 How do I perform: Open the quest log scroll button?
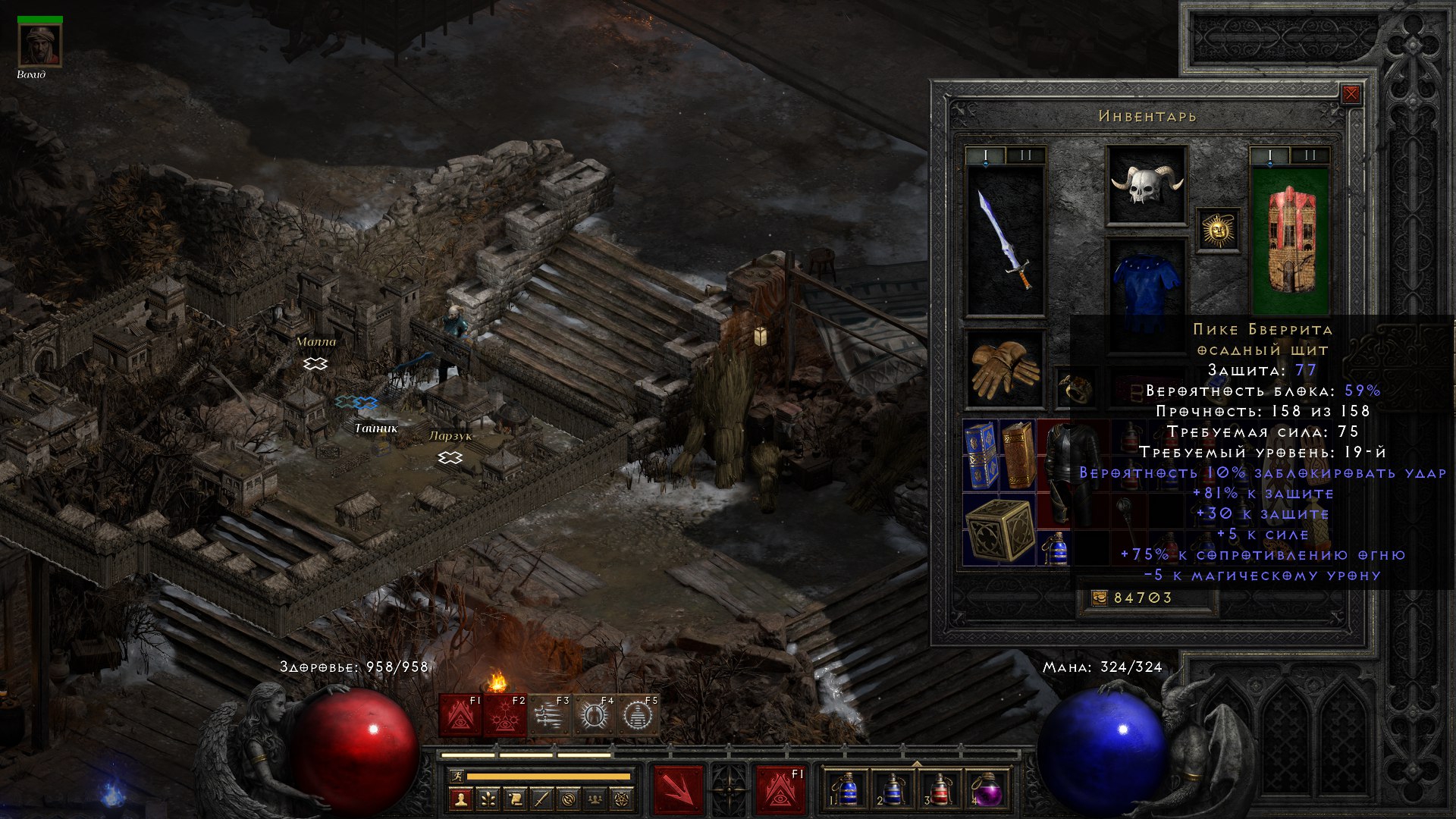pos(515,799)
